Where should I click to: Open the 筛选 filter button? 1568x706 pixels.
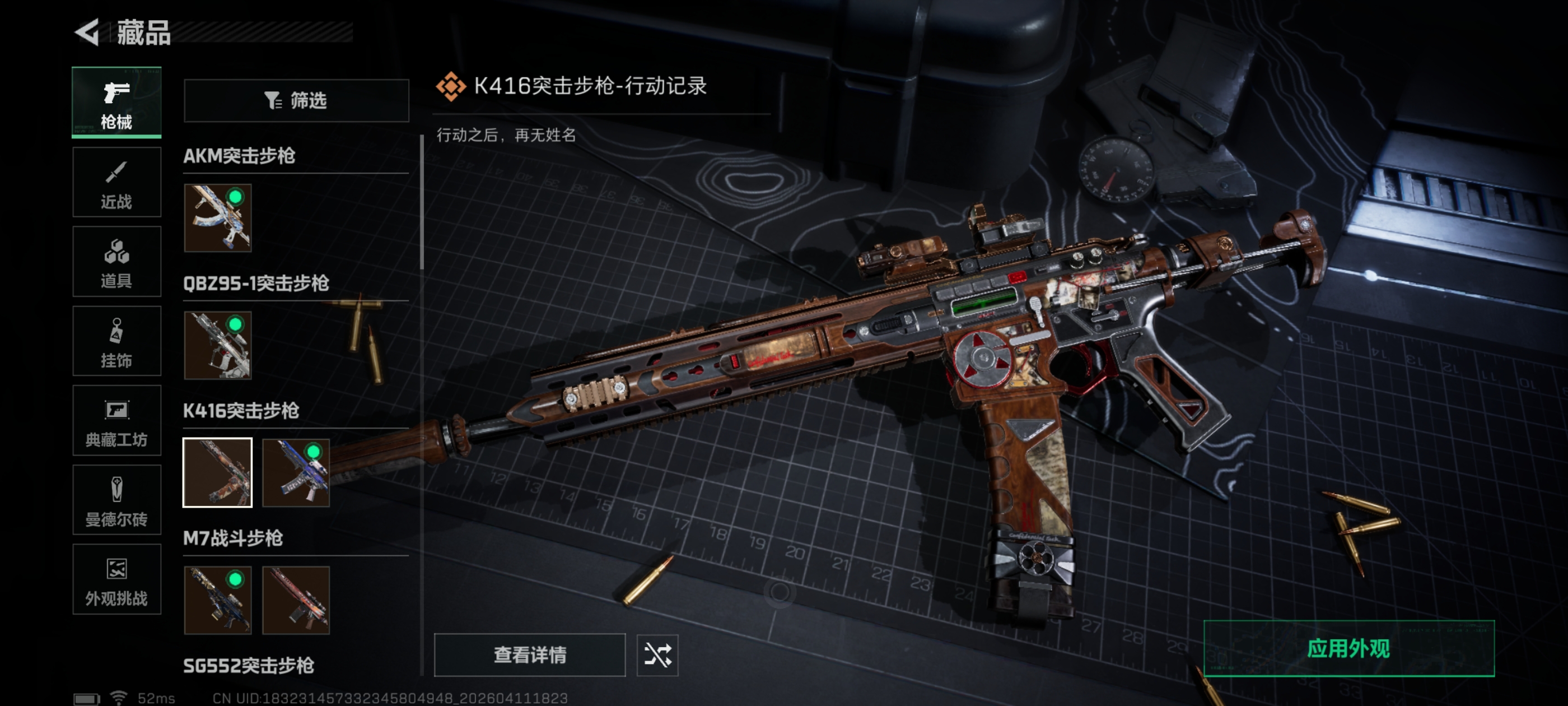point(296,100)
